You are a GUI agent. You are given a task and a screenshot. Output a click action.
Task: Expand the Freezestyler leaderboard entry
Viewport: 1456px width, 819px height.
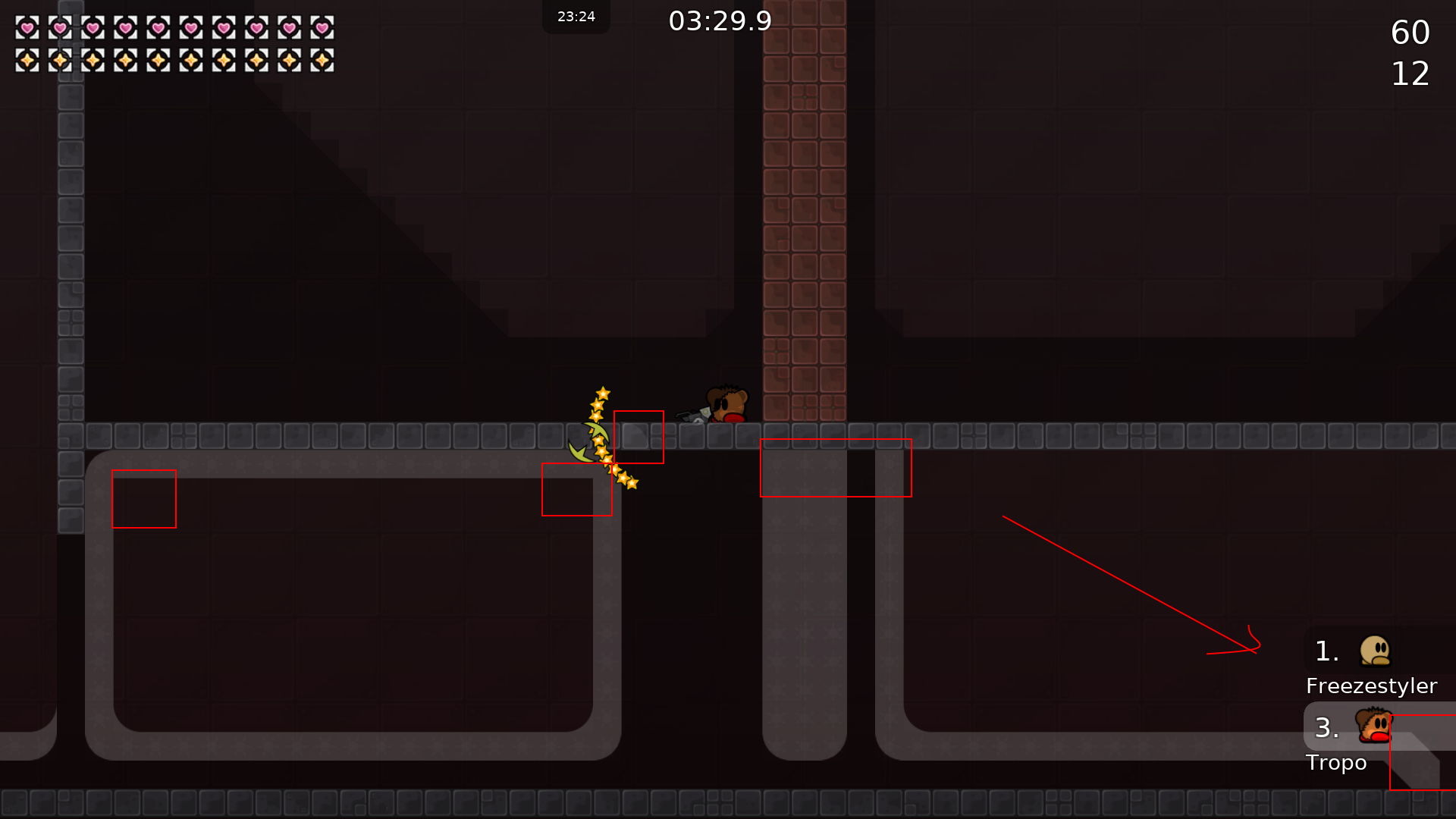pos(1371,667)
